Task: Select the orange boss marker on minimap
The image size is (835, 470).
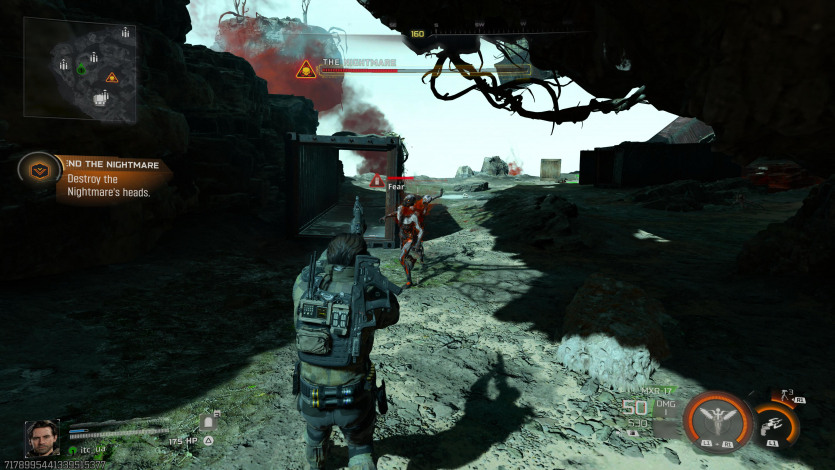Action: (x=112, y=77)
